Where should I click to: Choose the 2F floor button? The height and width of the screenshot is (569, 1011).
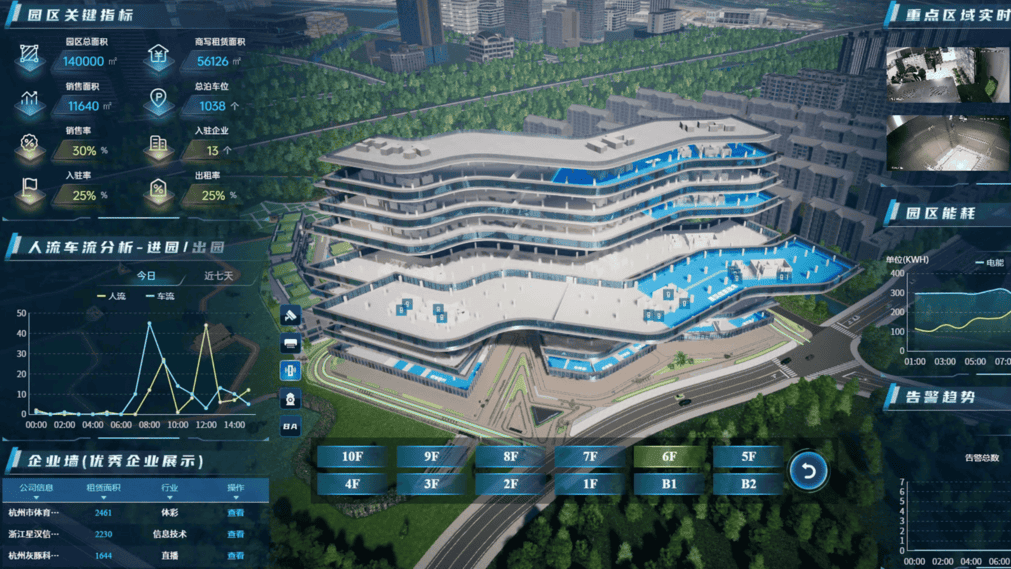point(510,484)
